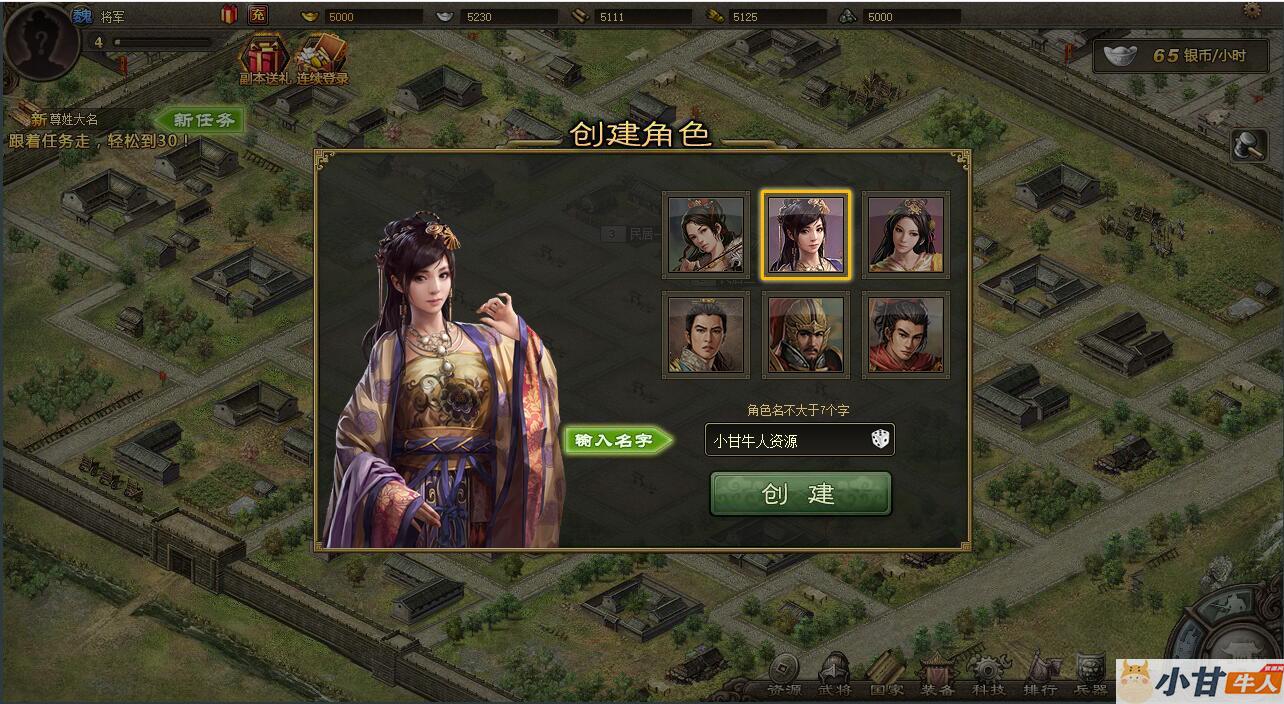The height and width of the screenshot is (704, 1284).
Task: Focus the character name input field
Action: (785, 440)
